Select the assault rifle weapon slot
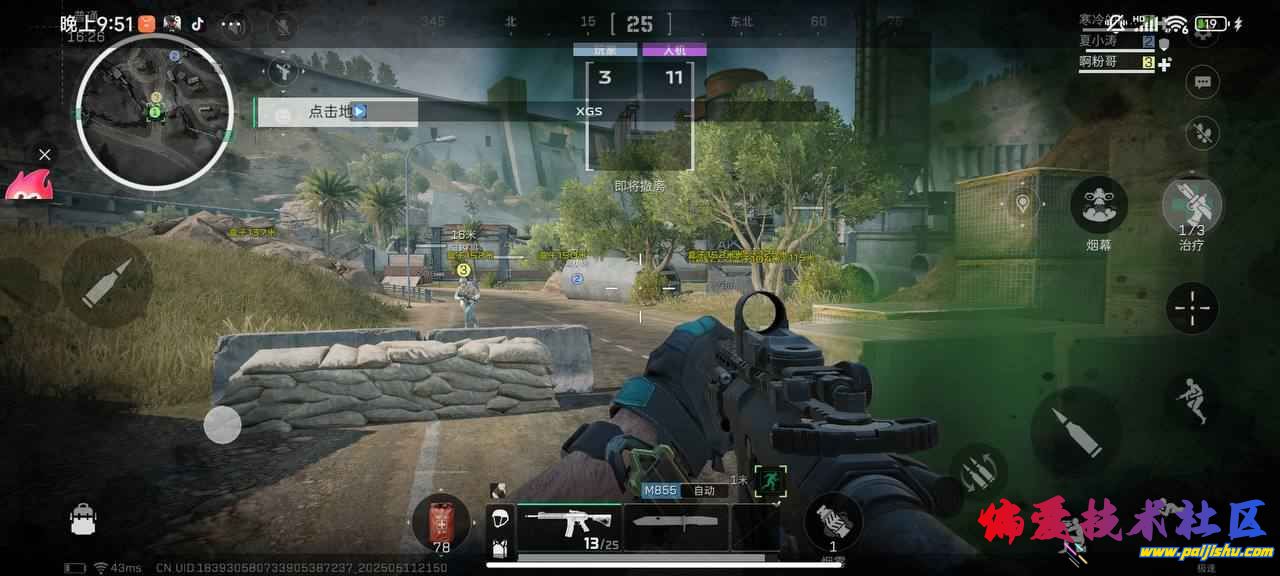Screen dimensions: 1280x576 [x=569, y=524]
